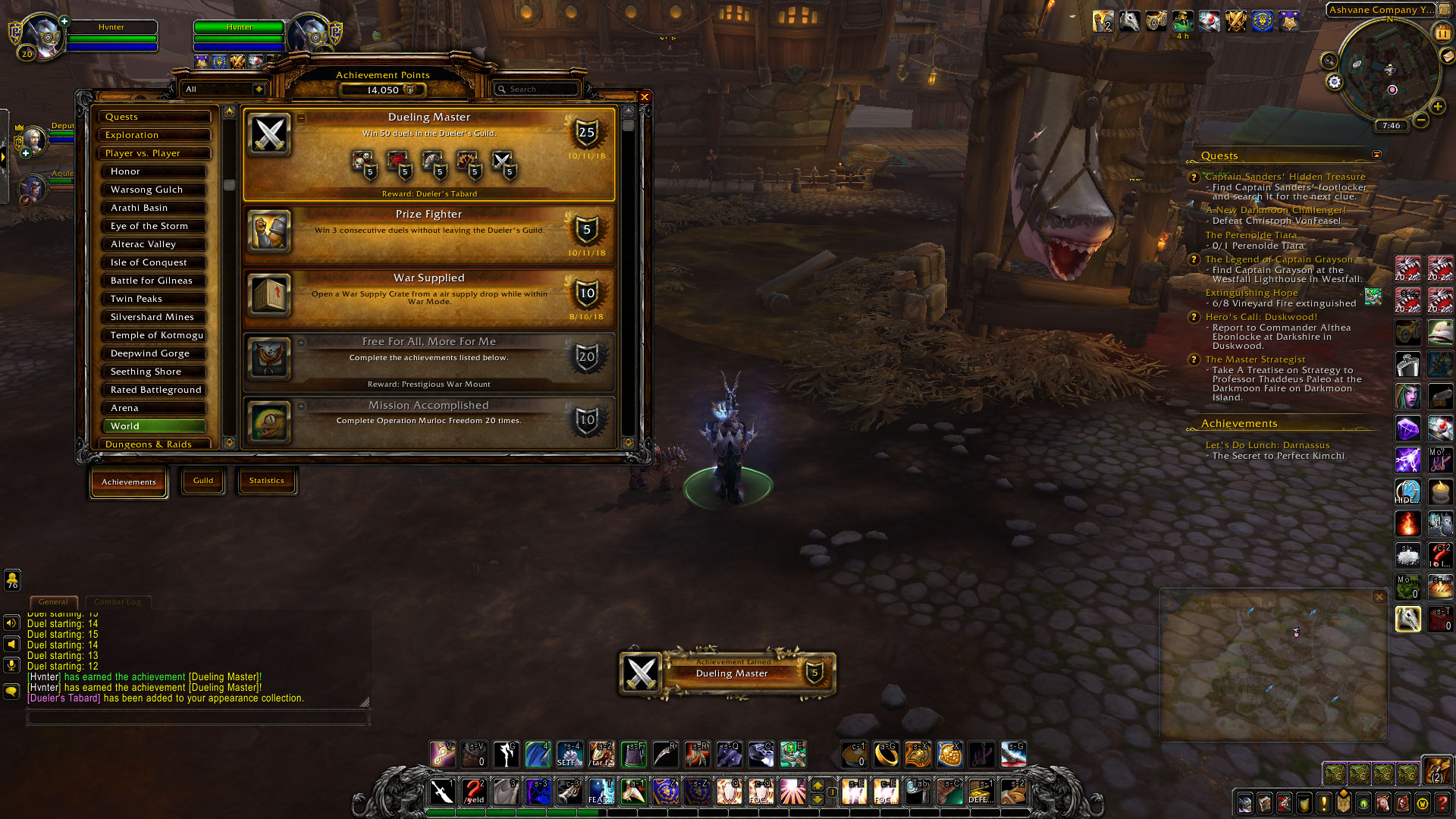Switch to the Statistics tab

[x=266, y=481]
